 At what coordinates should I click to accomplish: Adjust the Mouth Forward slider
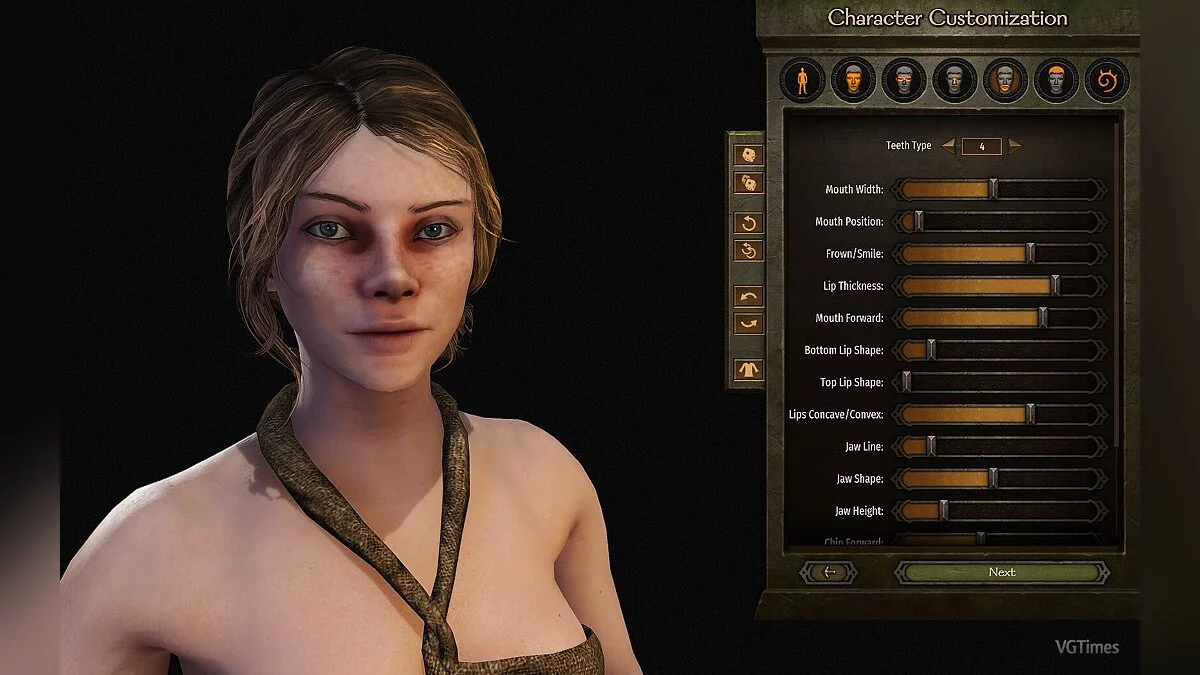1043,318
